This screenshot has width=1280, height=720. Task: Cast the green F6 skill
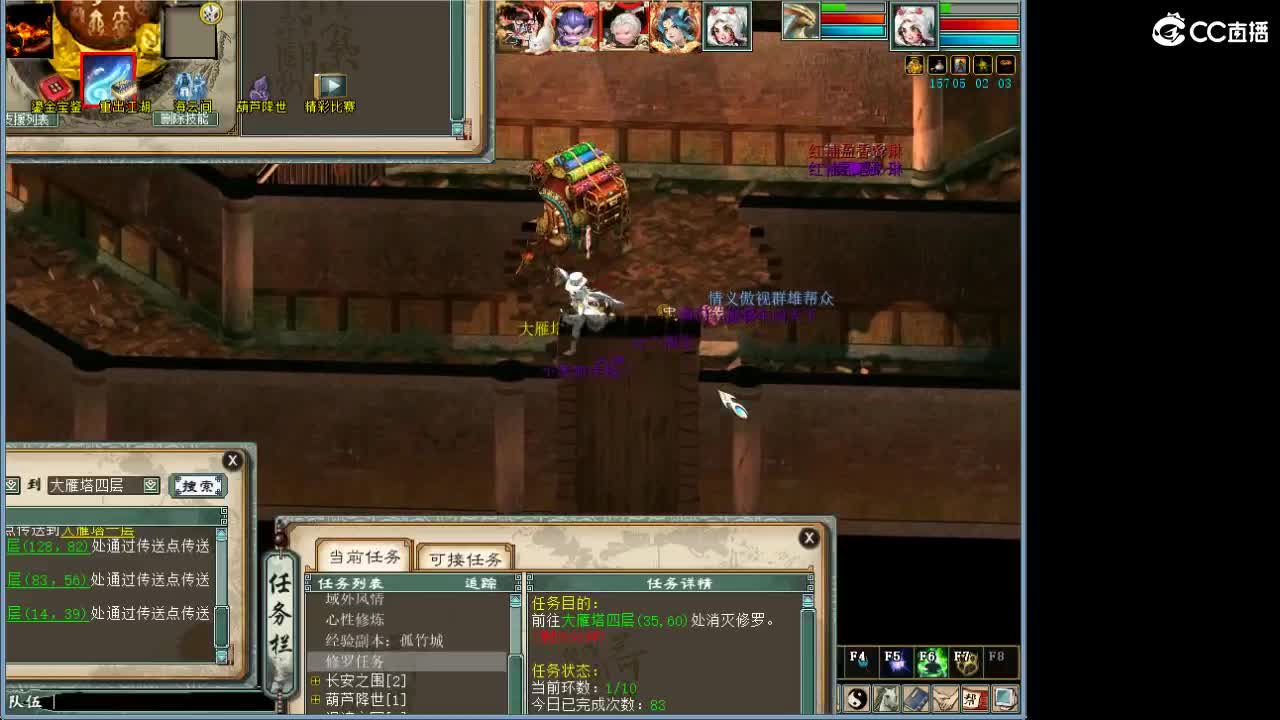pos(930,660)
